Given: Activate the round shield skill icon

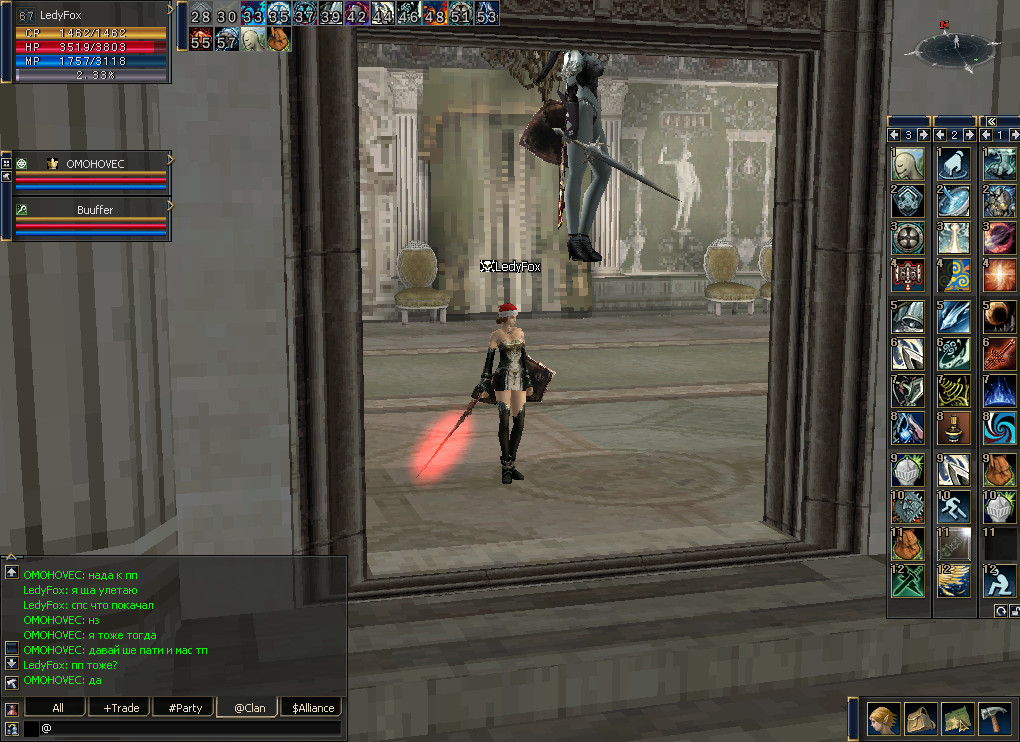Looking at the screenshot, I should tap(908, 238).
